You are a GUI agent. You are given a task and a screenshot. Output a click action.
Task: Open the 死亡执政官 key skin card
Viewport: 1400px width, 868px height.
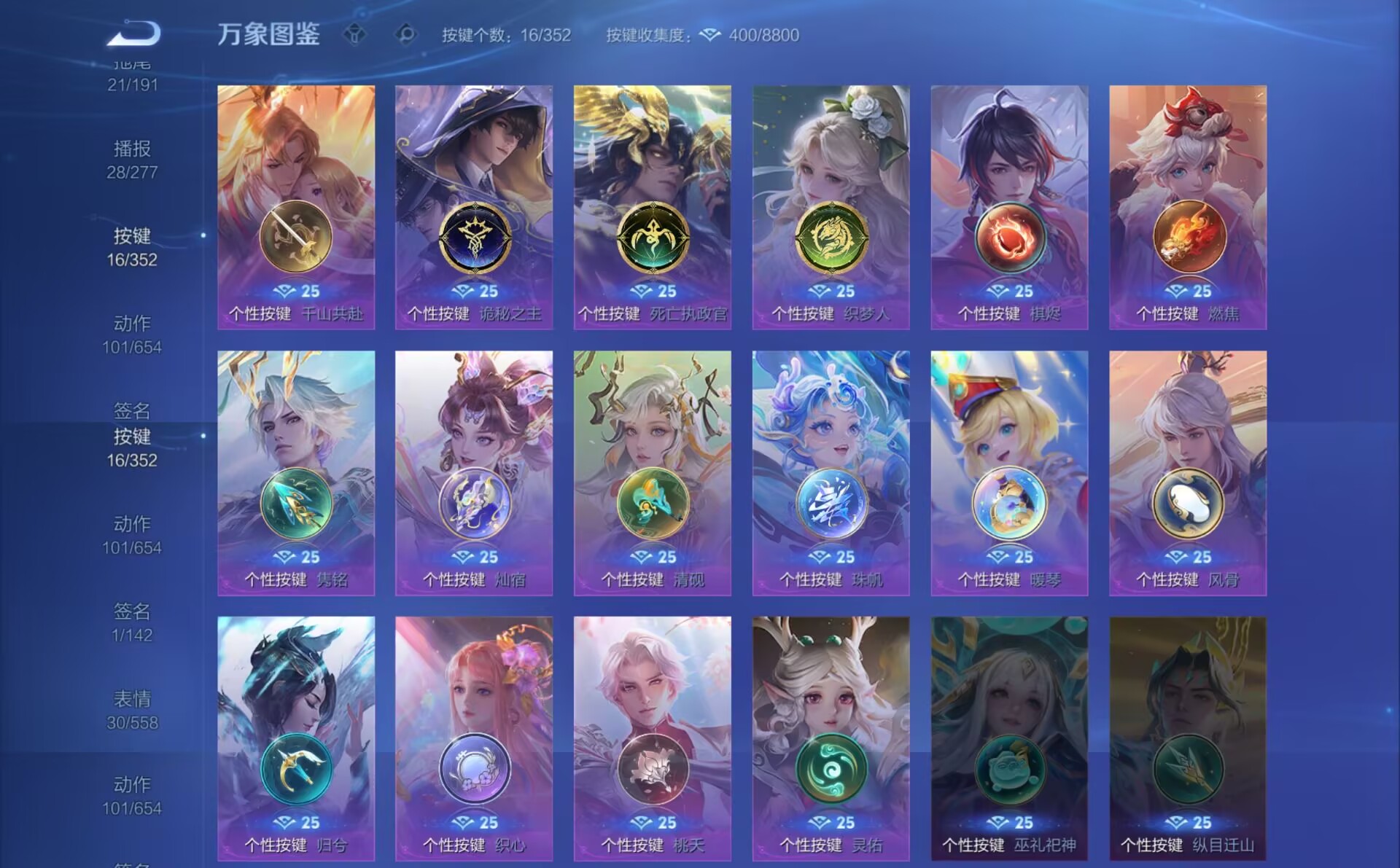tap(653, 207)
